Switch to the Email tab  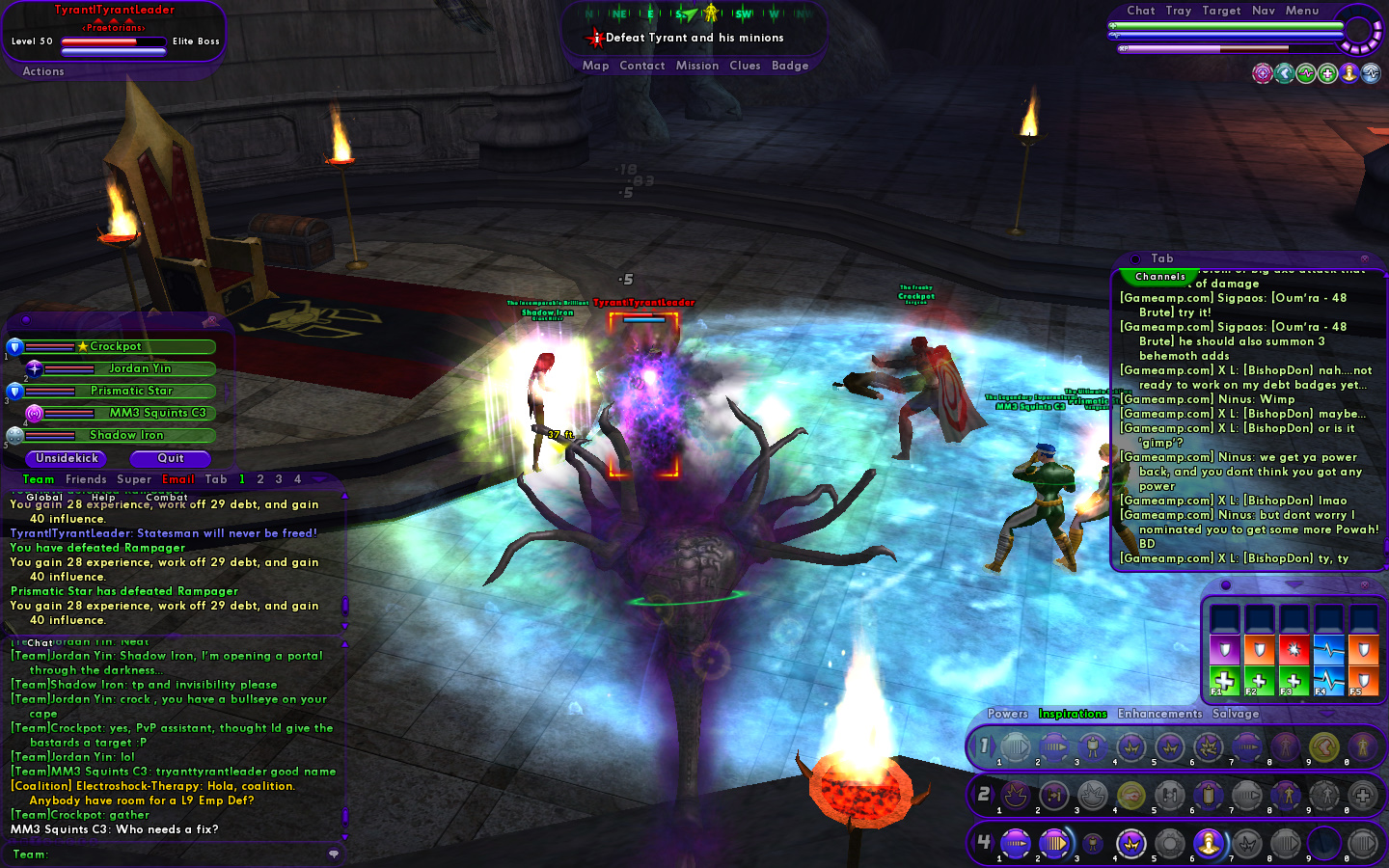click(x=177, y=479)
